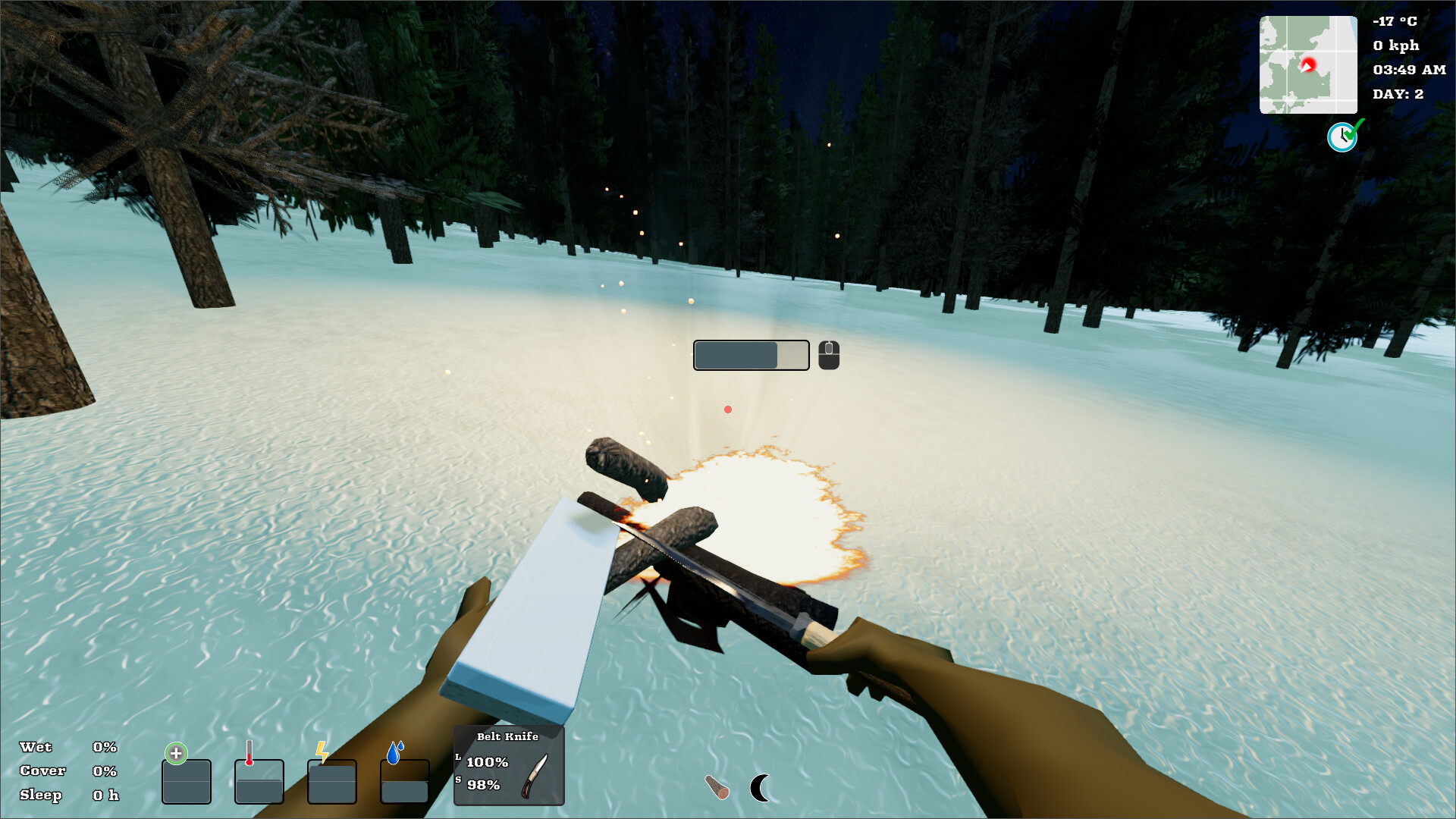Select the thermometer temperature status icon
This screenshot has height=819, width=1456.
point(251,752)
